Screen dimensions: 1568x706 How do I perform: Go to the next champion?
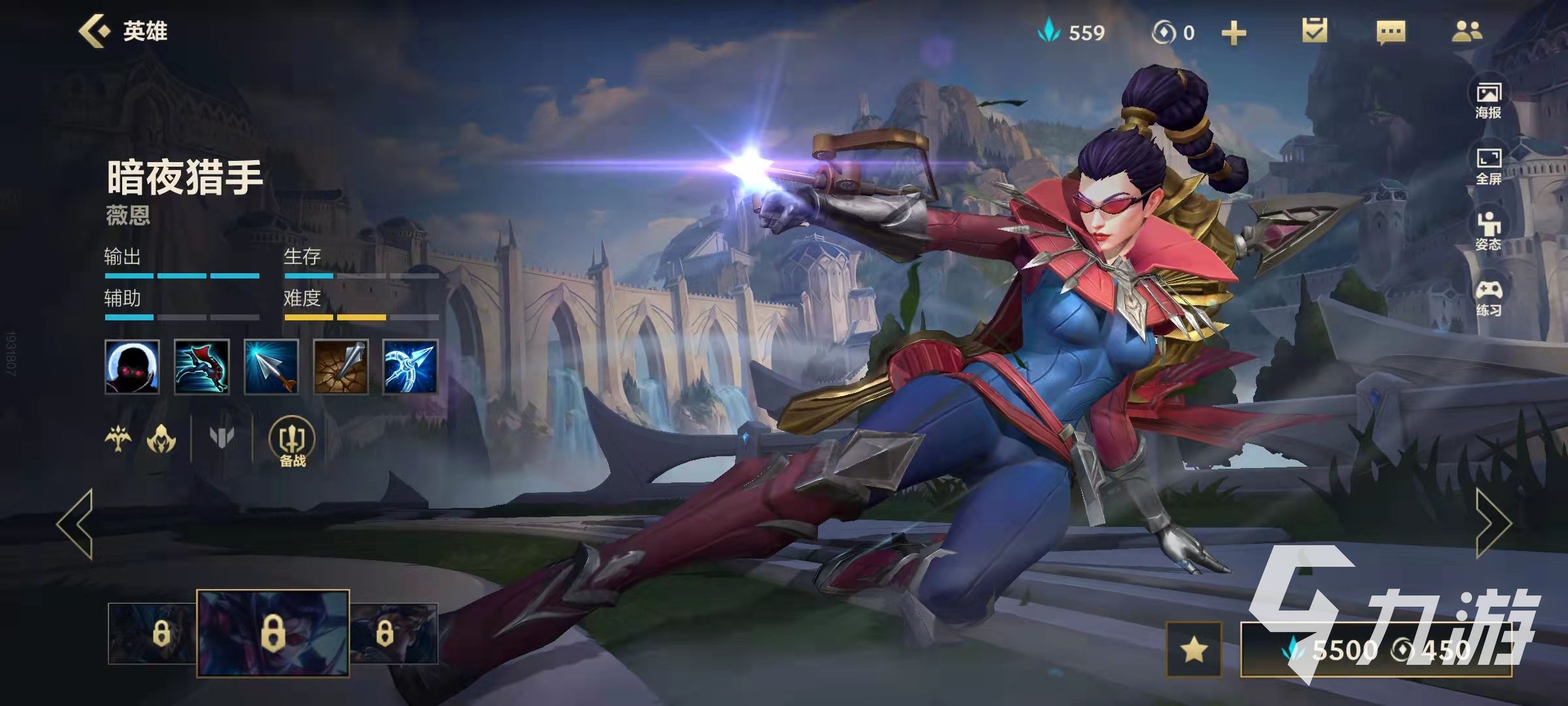coord(1494,524)
